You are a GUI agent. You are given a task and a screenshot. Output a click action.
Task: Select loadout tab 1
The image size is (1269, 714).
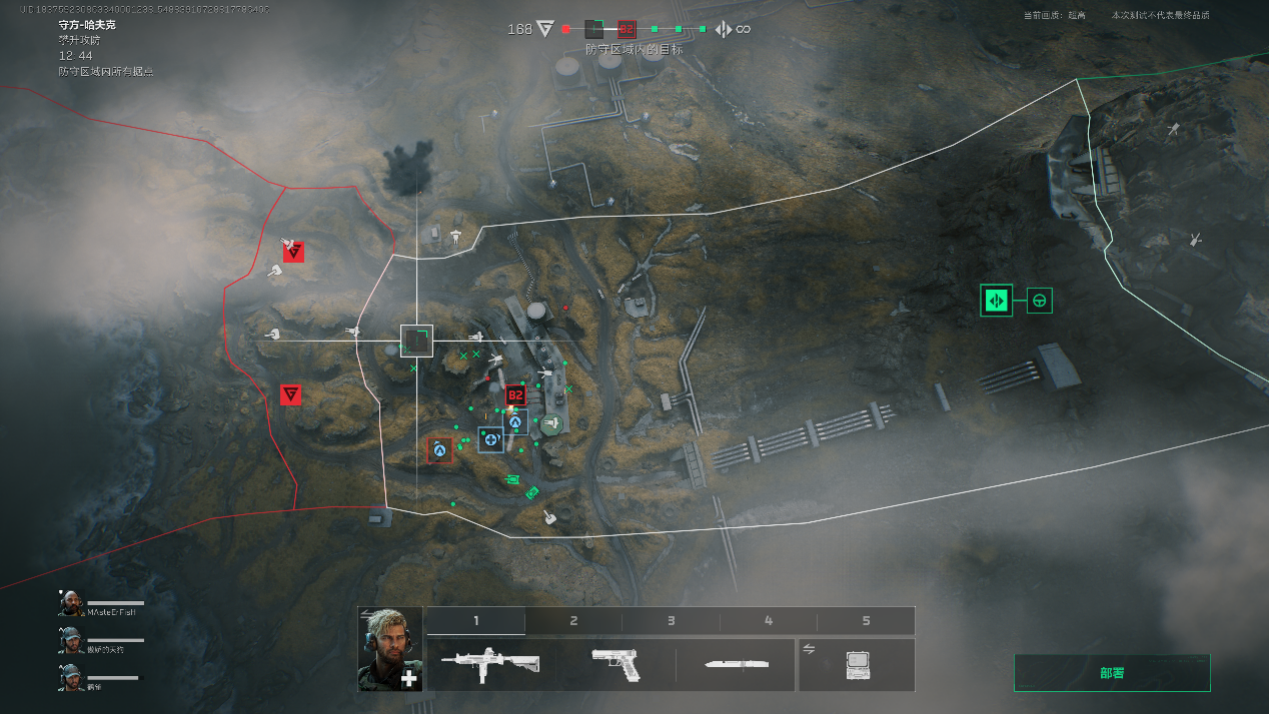476,621
